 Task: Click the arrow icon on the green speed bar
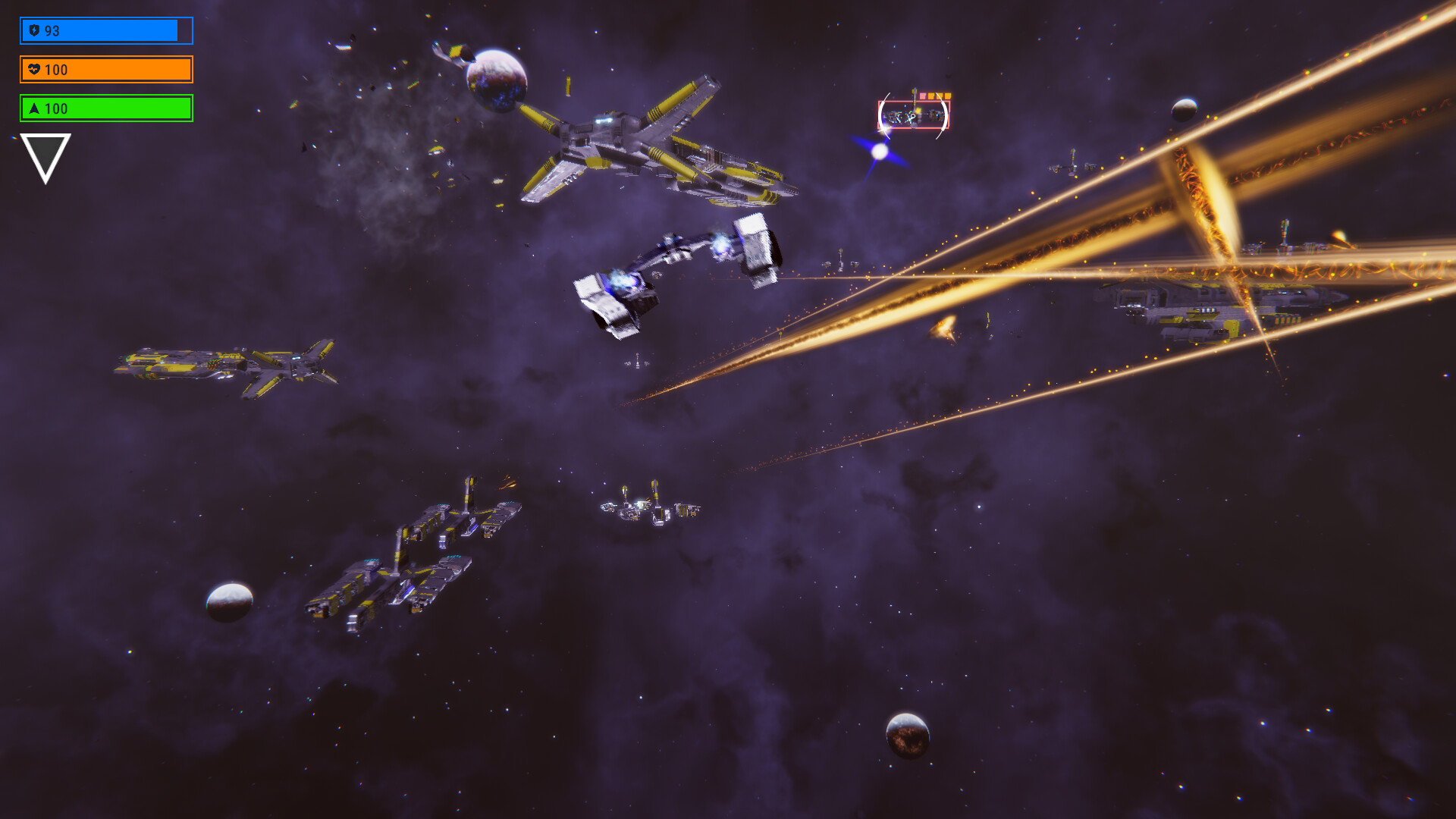tap(34, 108)
